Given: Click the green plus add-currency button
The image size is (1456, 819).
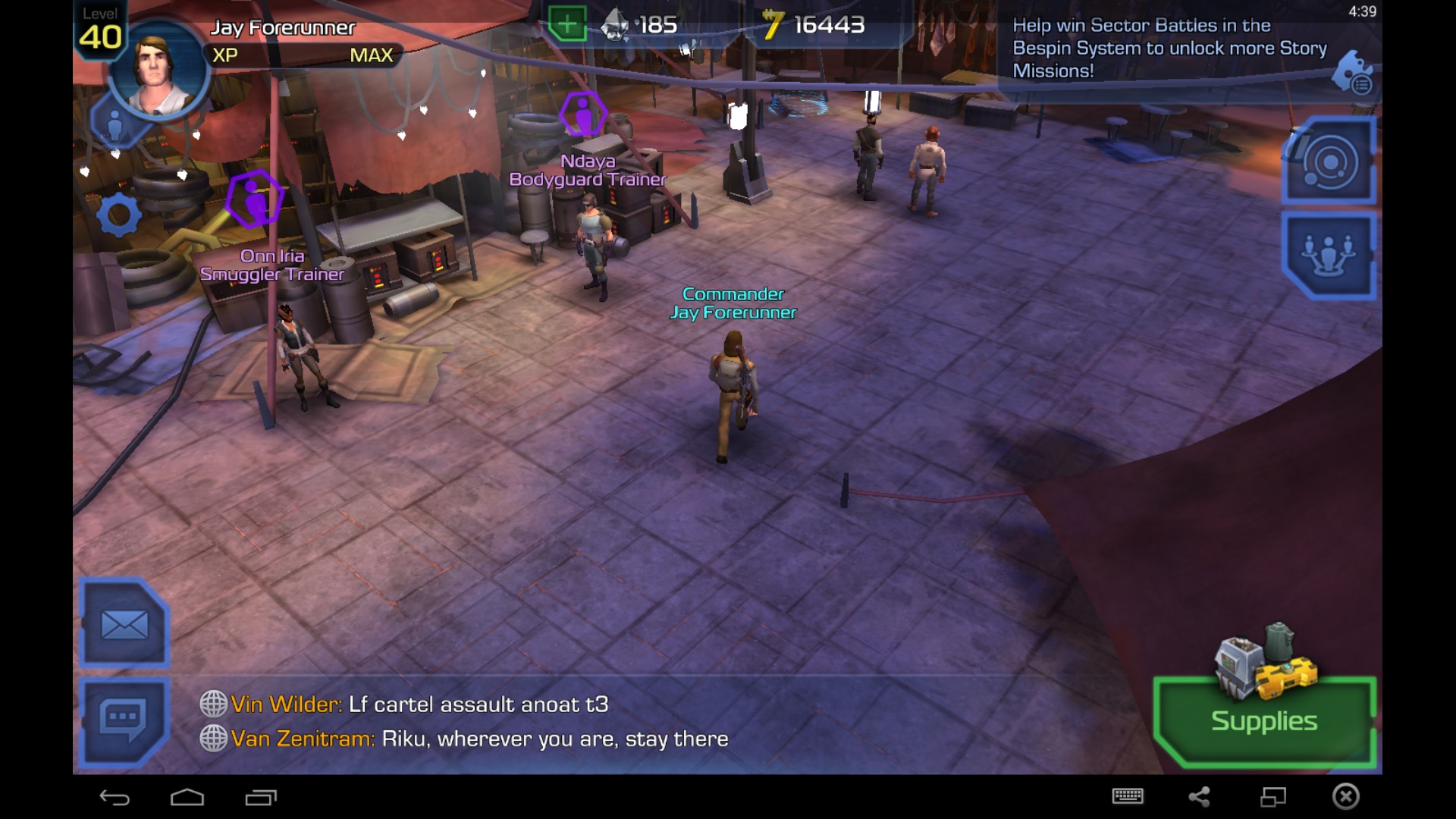Looking at the screenshot, I should [x=567, y=24].
